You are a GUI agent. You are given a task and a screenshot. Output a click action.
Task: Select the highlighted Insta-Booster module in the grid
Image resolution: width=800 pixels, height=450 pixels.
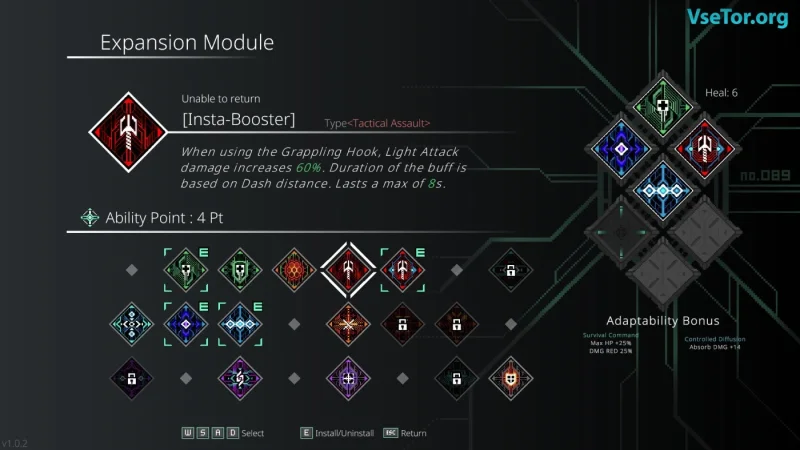(x=348, y=269)
